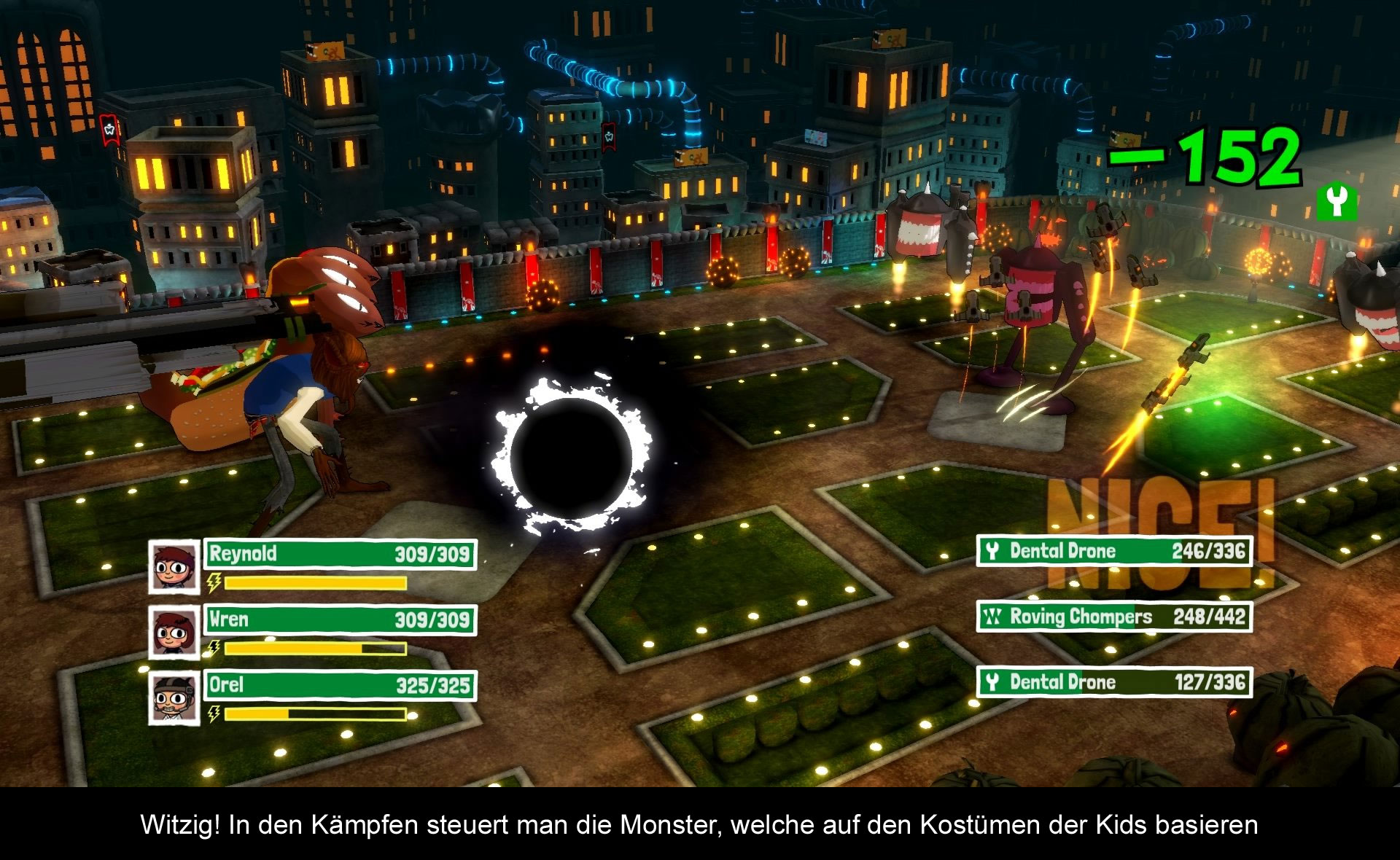Choose Wren's character portrait
Viewport: 1400px width, 860px height.
click(174, 632)
